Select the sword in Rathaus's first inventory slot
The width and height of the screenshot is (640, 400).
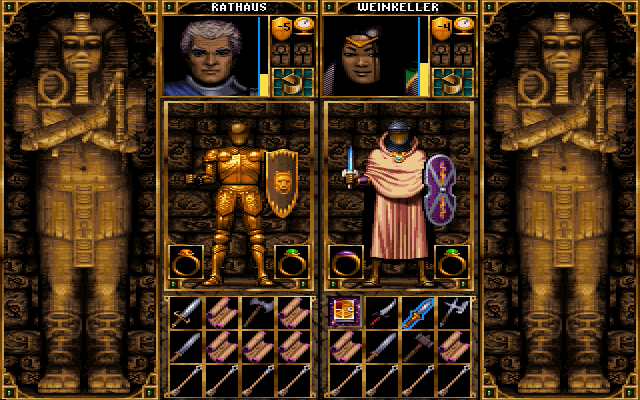click(185, 312)
